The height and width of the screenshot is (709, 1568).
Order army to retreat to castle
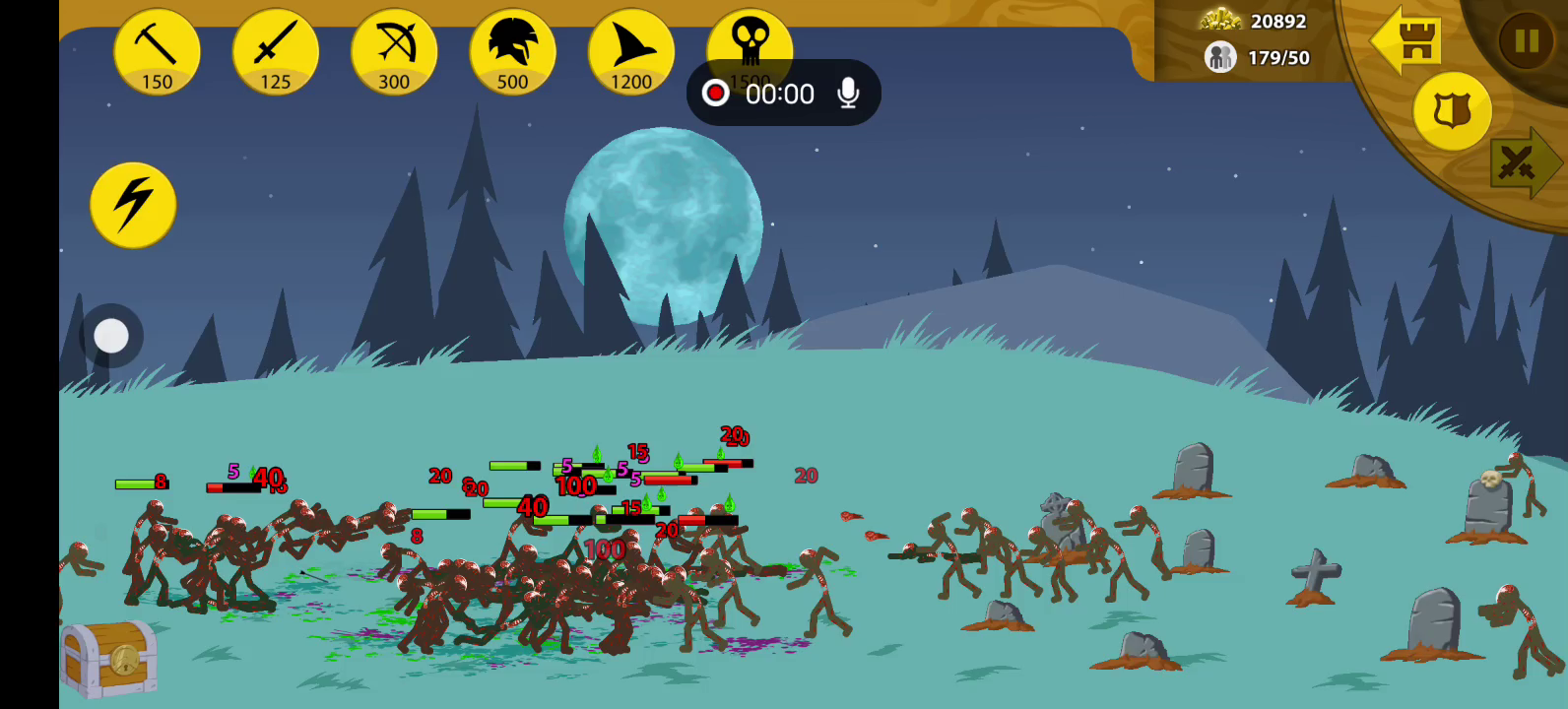pyautogui.click(x=1406, y=40)
